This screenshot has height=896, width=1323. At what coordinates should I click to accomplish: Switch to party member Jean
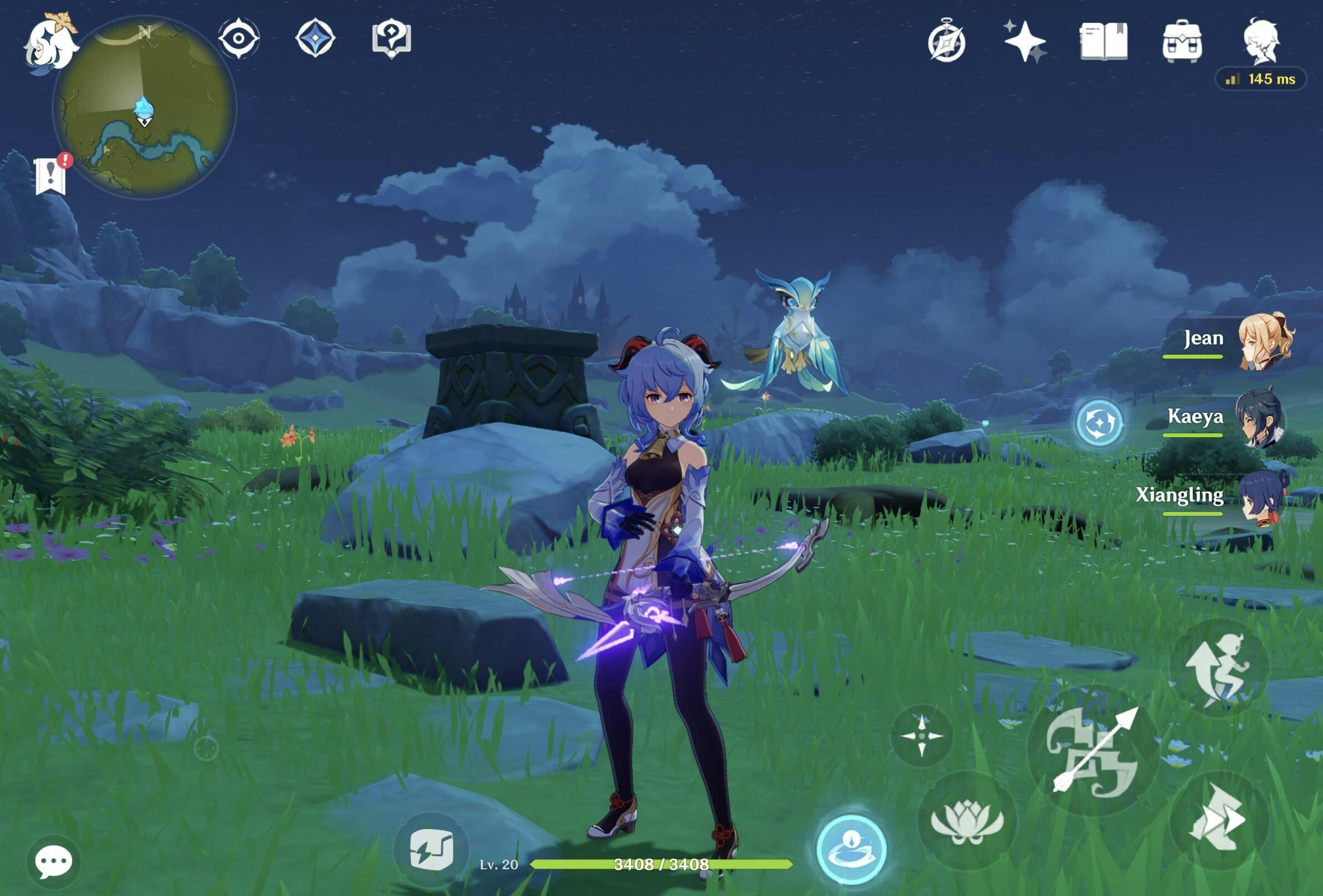click(1264, 340)
